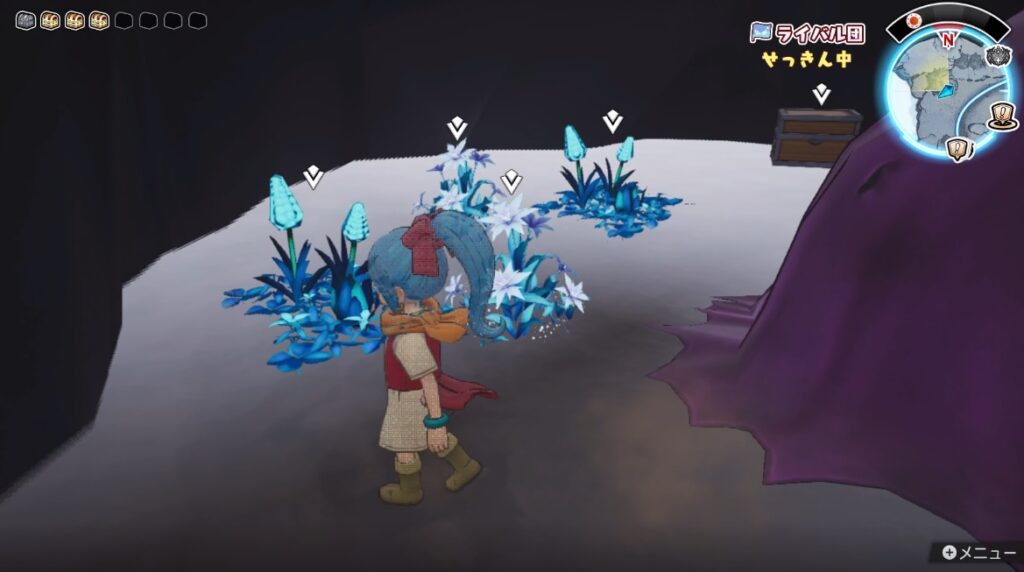
Task: Select the gray stone chest icon
Action: point(26,20)
